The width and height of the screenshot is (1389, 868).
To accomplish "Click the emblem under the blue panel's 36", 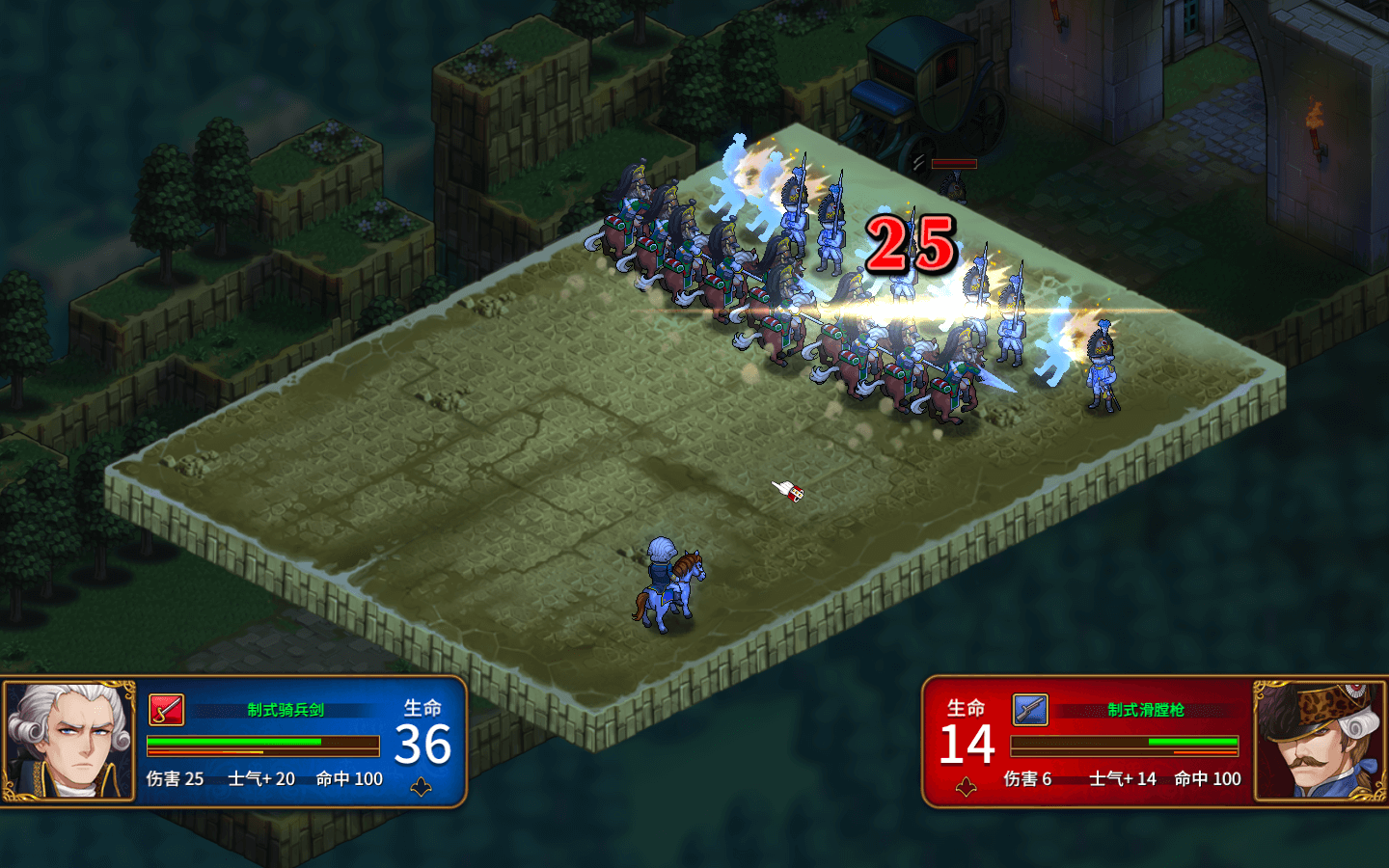I will pyautogui.click(x=421, y=788).
